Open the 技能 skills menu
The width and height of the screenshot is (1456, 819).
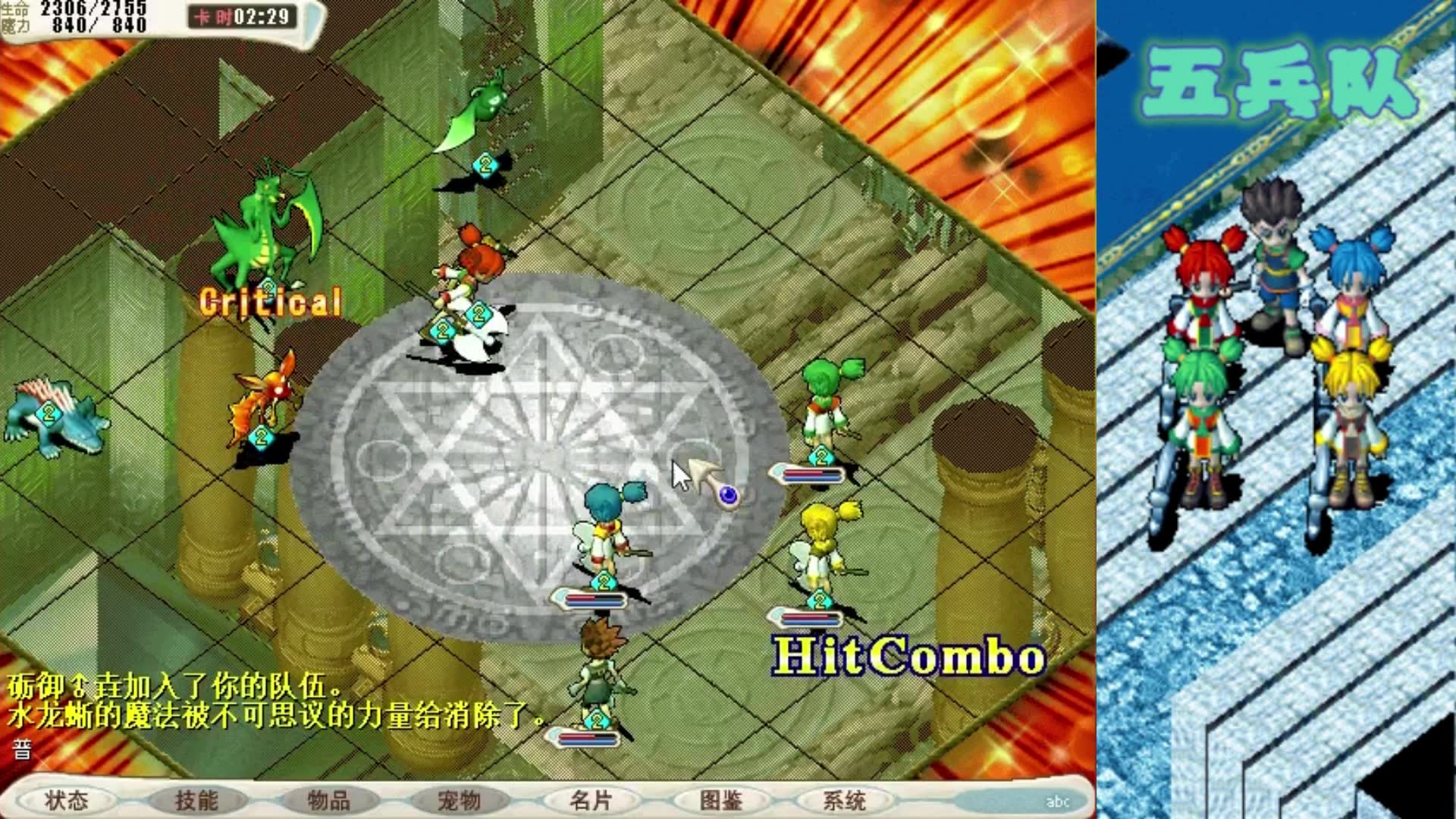click(x=197, y=800)
